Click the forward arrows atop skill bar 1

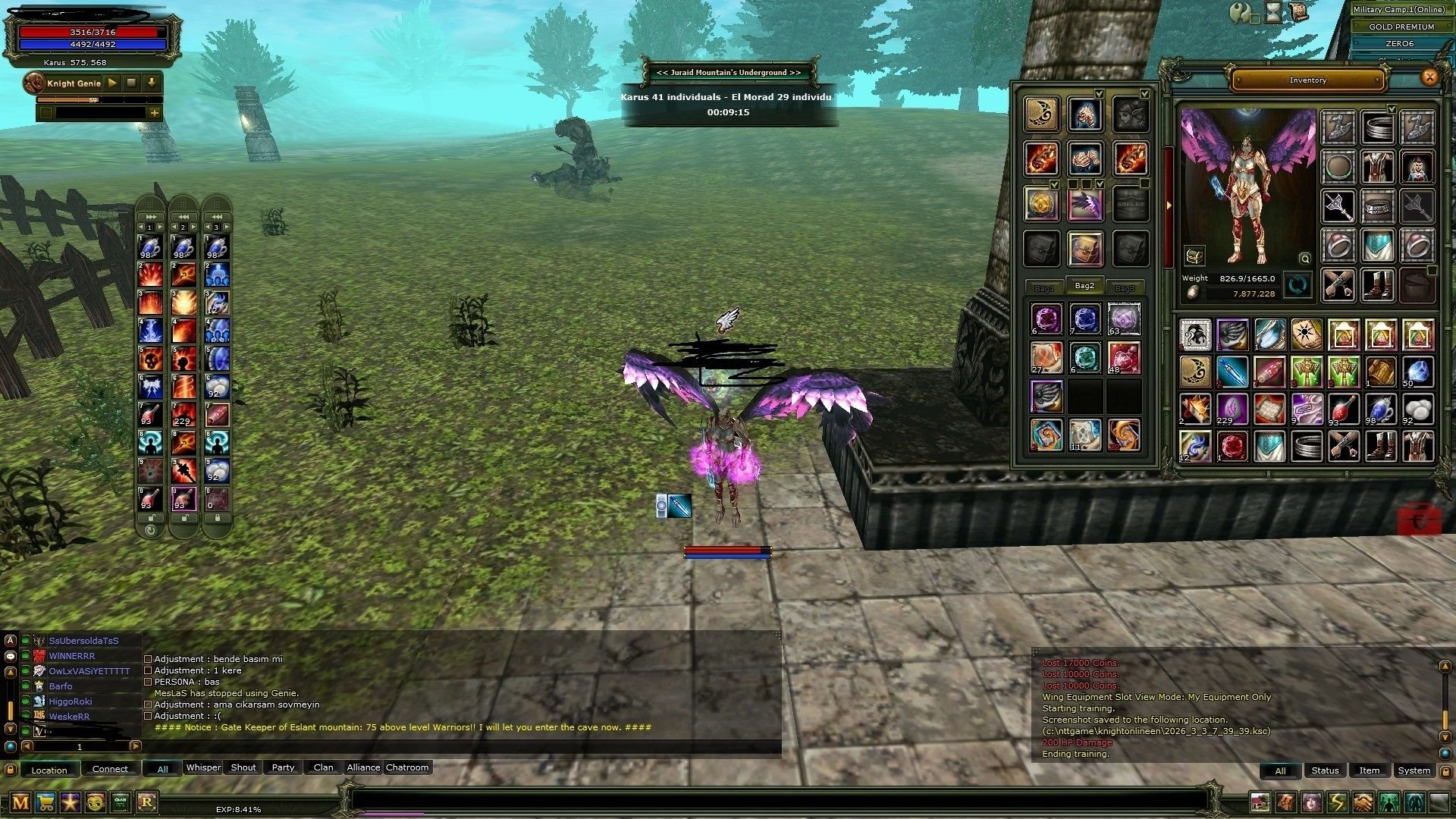click(x=150, y=215)
